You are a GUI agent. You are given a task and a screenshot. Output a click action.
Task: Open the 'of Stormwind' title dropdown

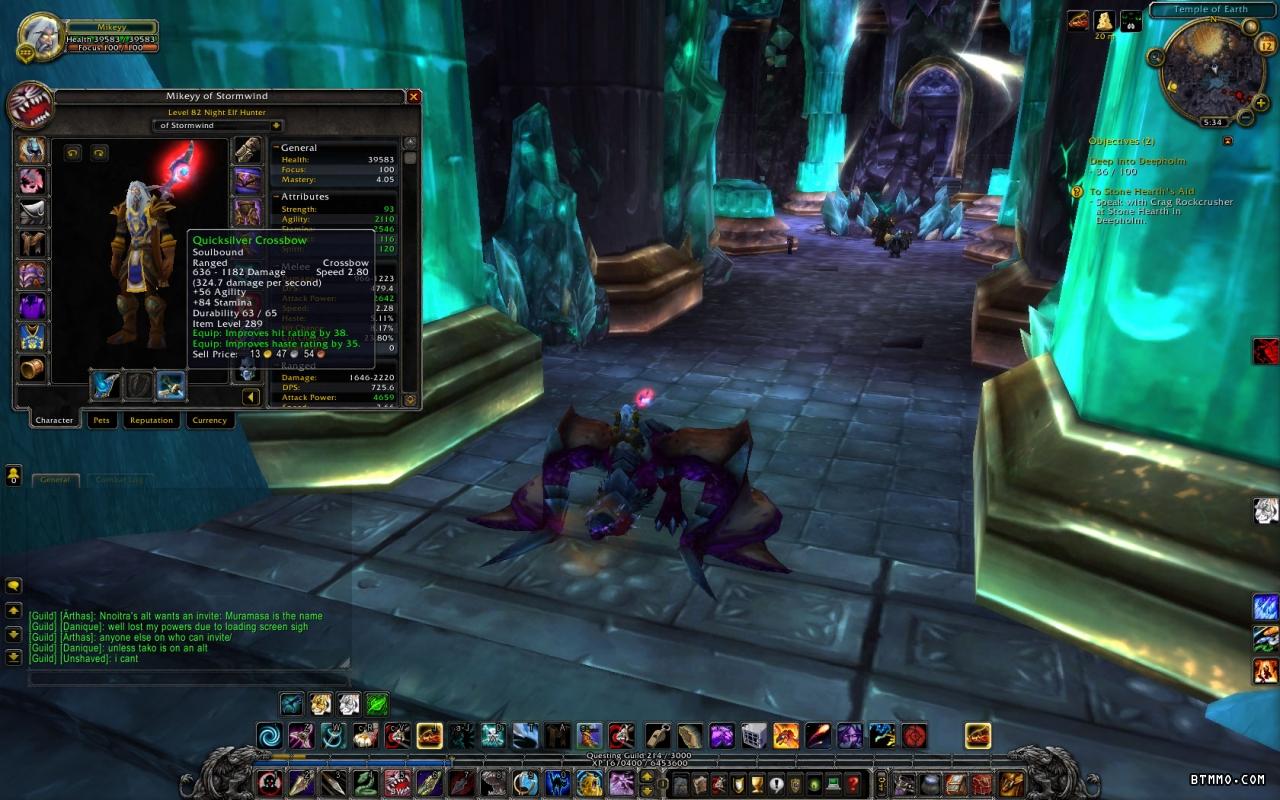276,126
